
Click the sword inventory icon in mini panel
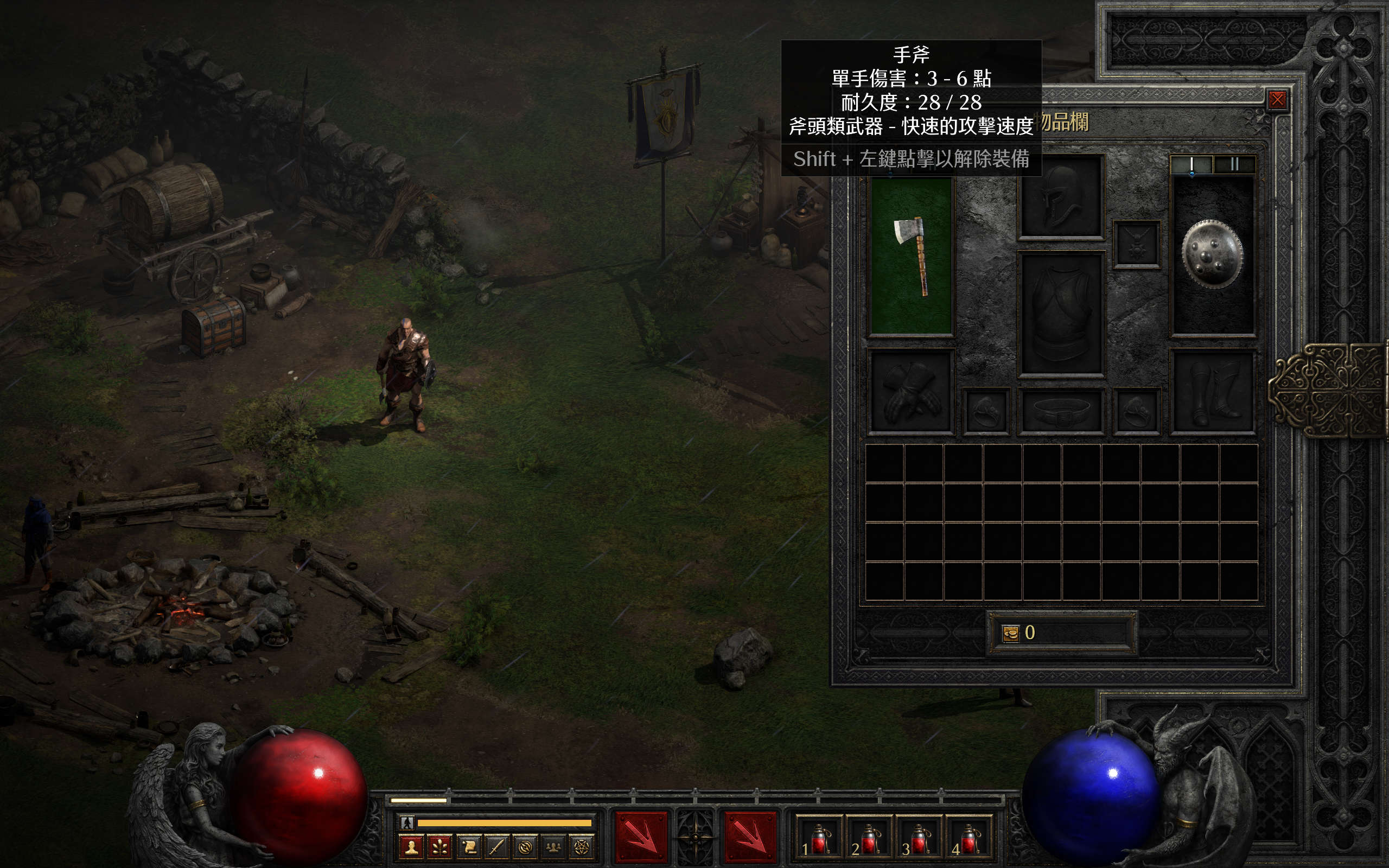click(496, 847)
